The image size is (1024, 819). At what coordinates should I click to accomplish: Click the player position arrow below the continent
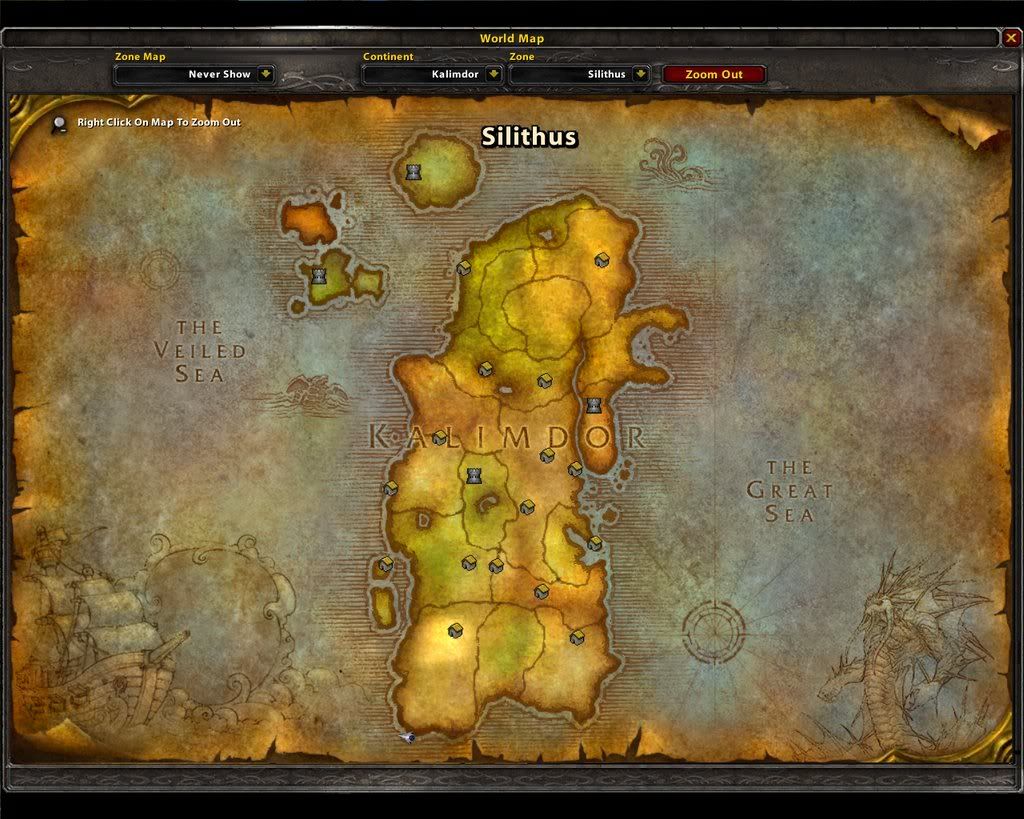408,737
